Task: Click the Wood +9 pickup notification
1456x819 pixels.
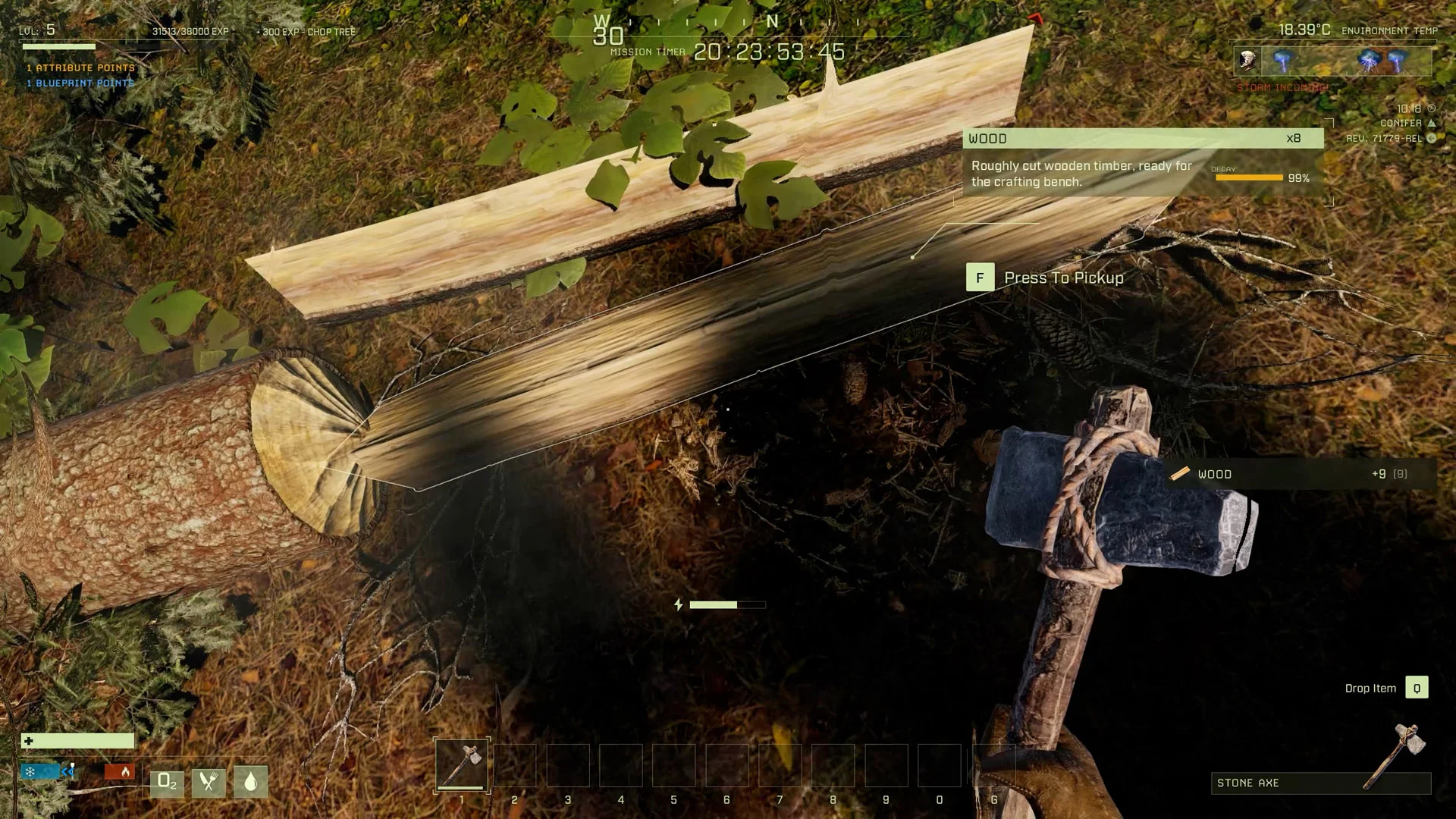Action: point(1301,474)
